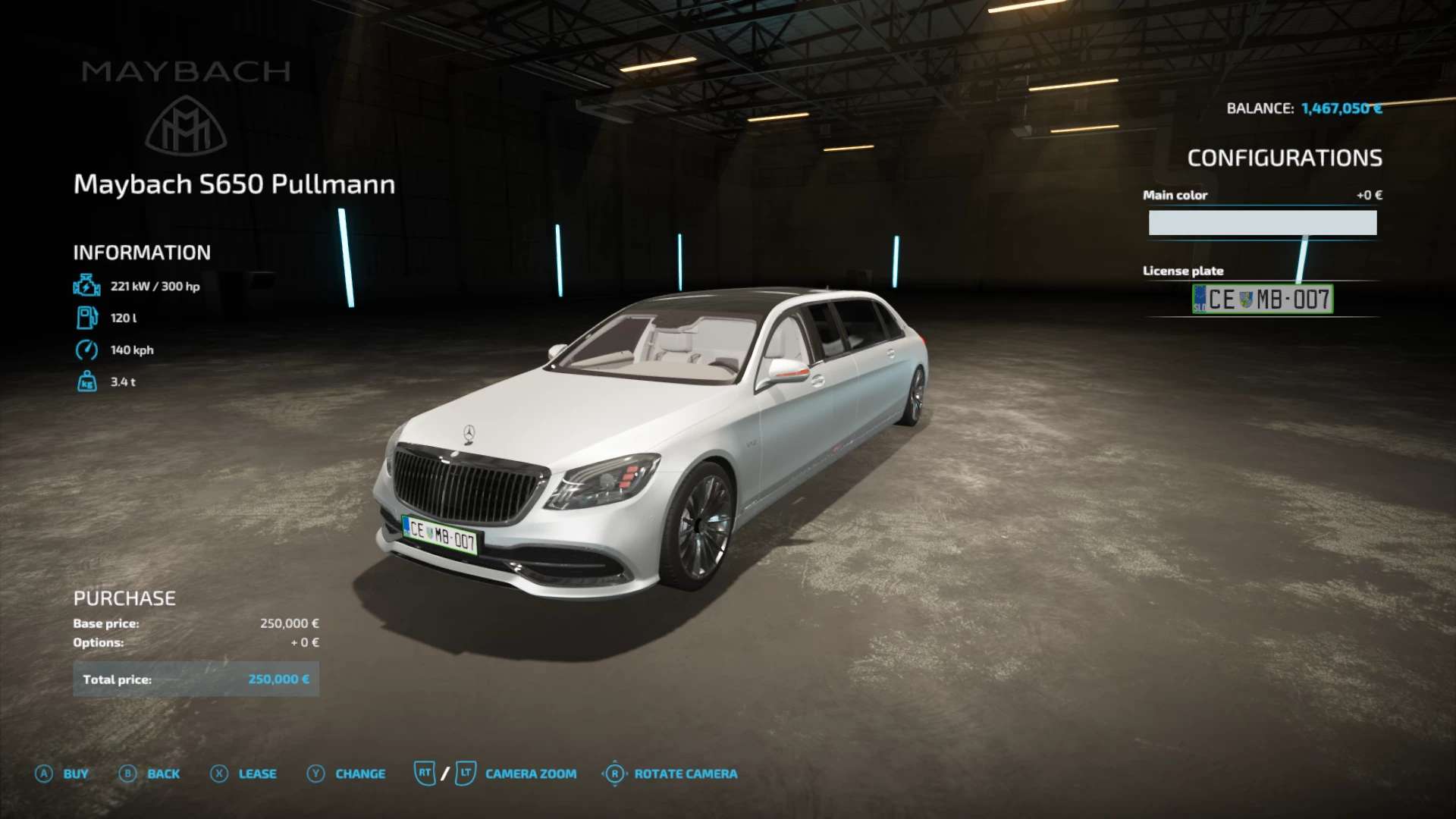Buy the Maybach S650 Pullmann
The width and height of the screenshot is (1456, 819).
pyautogui.click(x=62, y=773)
